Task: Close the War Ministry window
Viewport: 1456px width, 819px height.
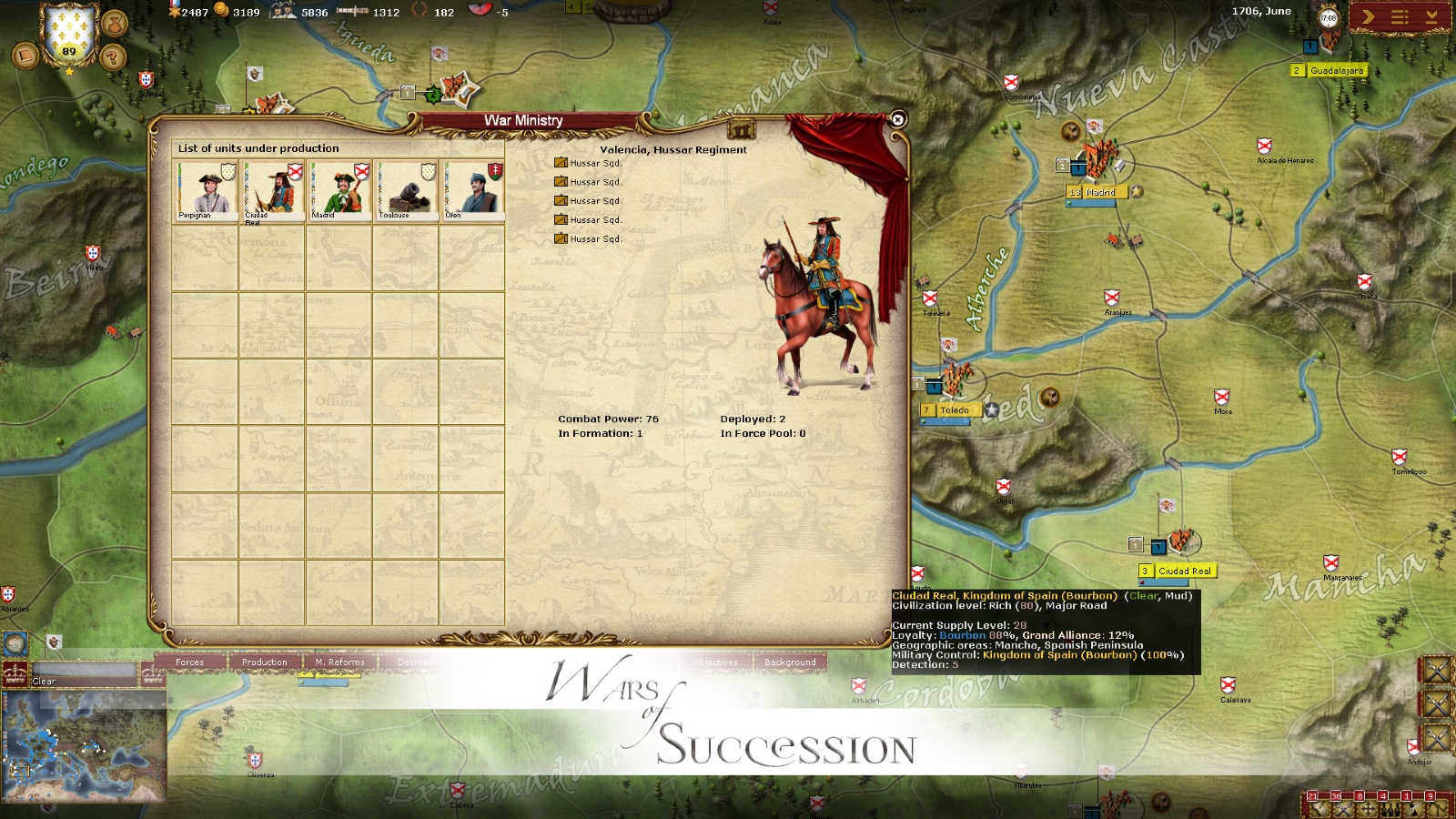Action: pyautogui.click(x=897, y=119)
